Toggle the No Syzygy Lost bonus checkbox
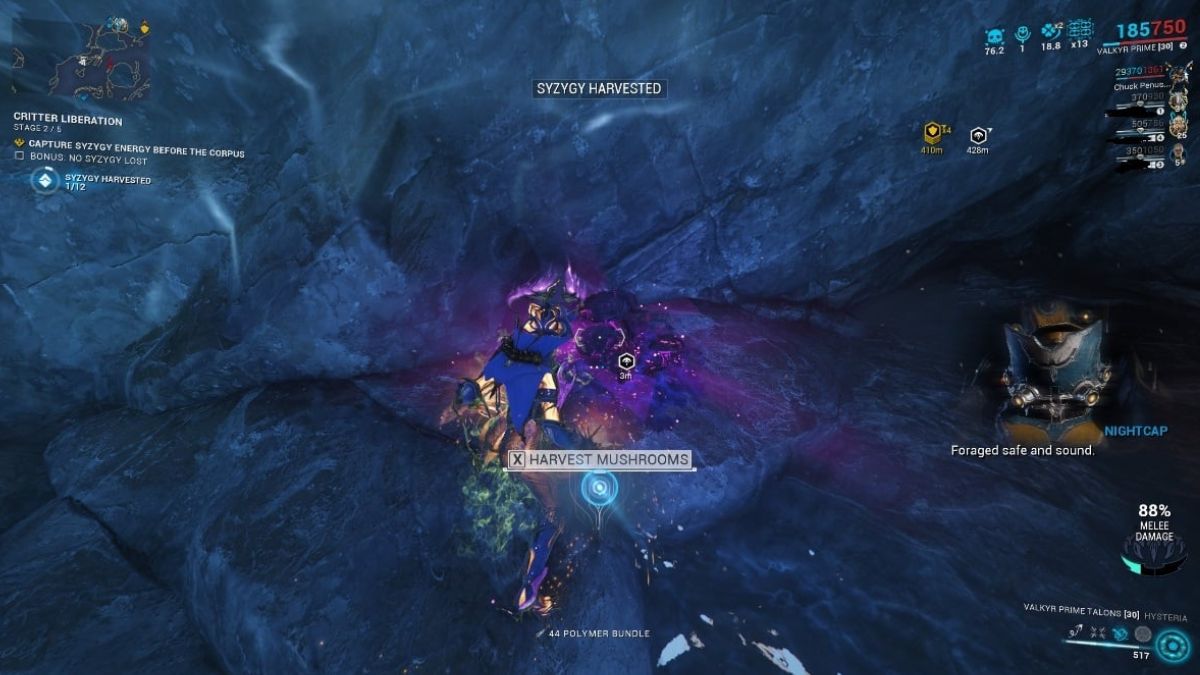1200x675 pixels. pyautogui.click(x=20, y=155)
